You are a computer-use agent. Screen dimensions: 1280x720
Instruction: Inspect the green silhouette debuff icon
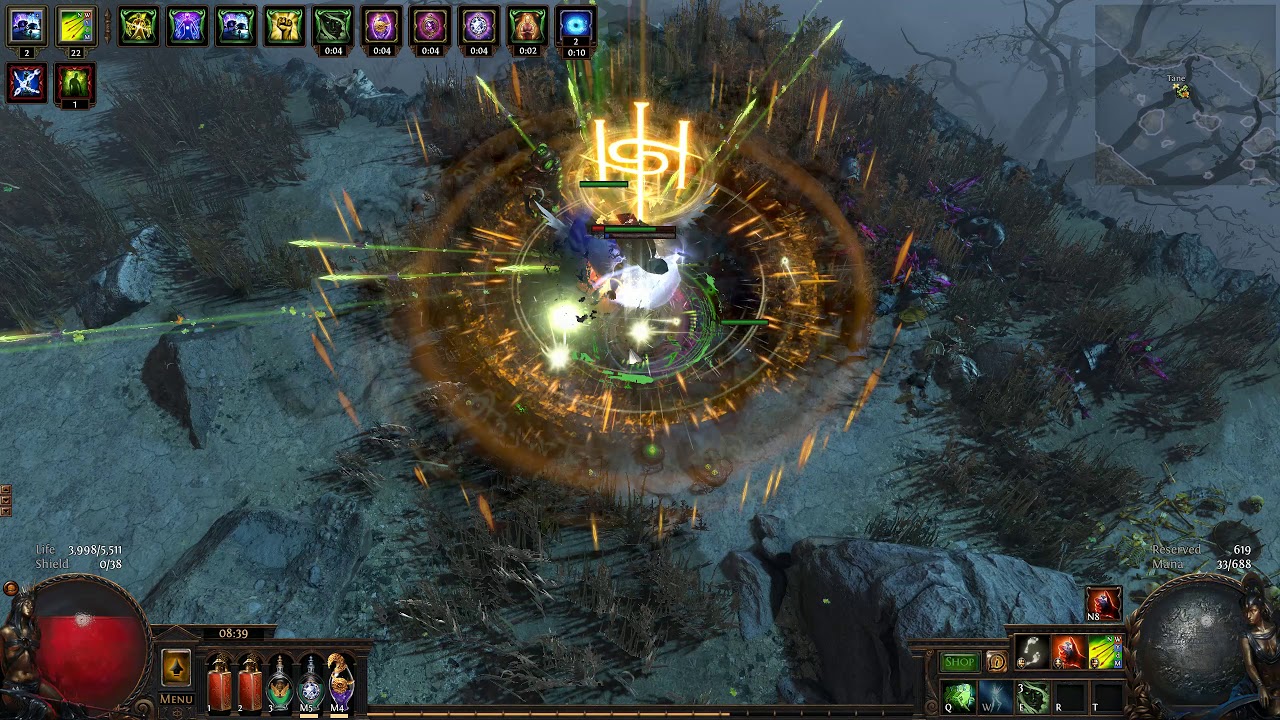click(75, 82)
